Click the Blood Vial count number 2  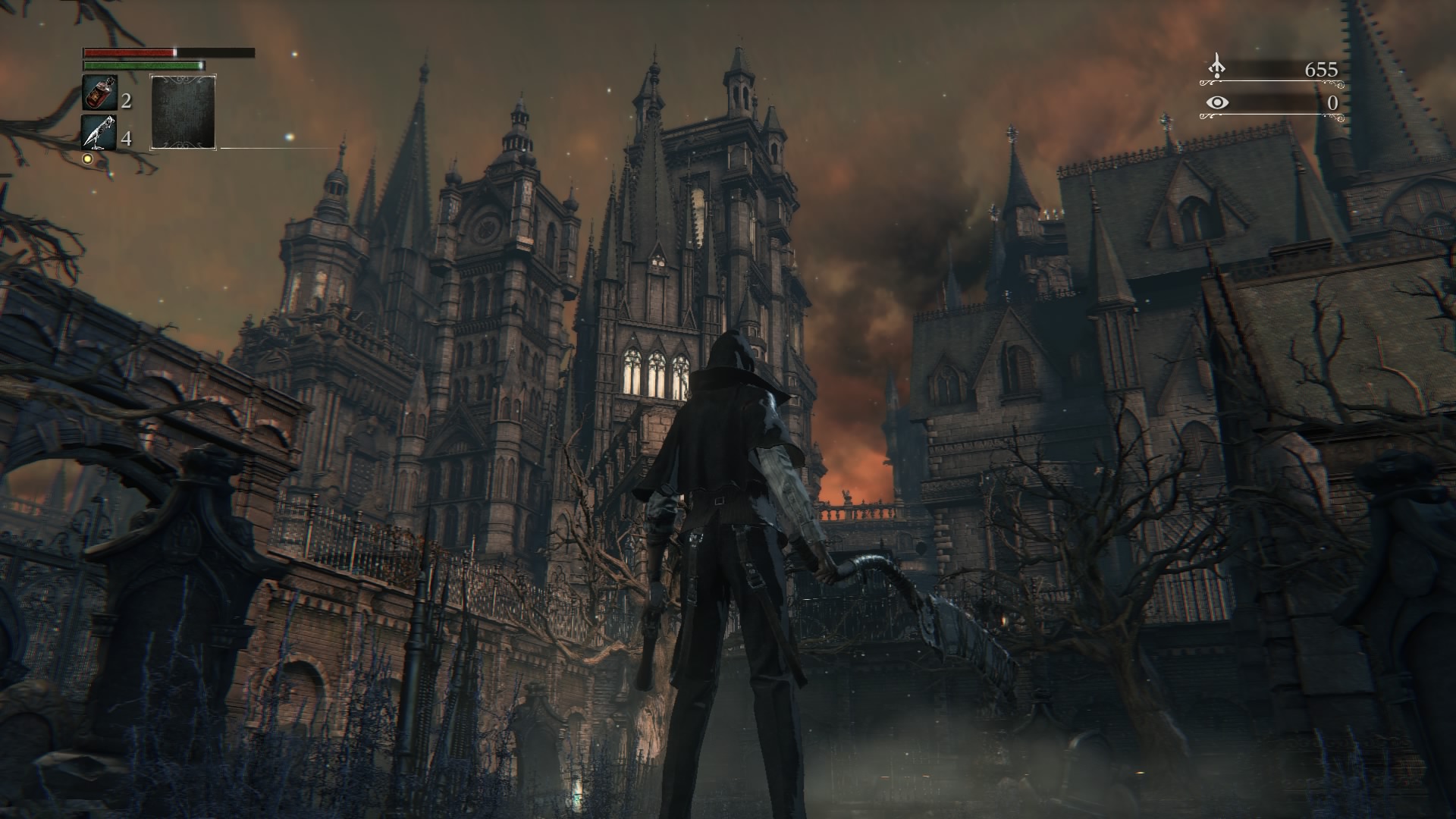[127, 99]
